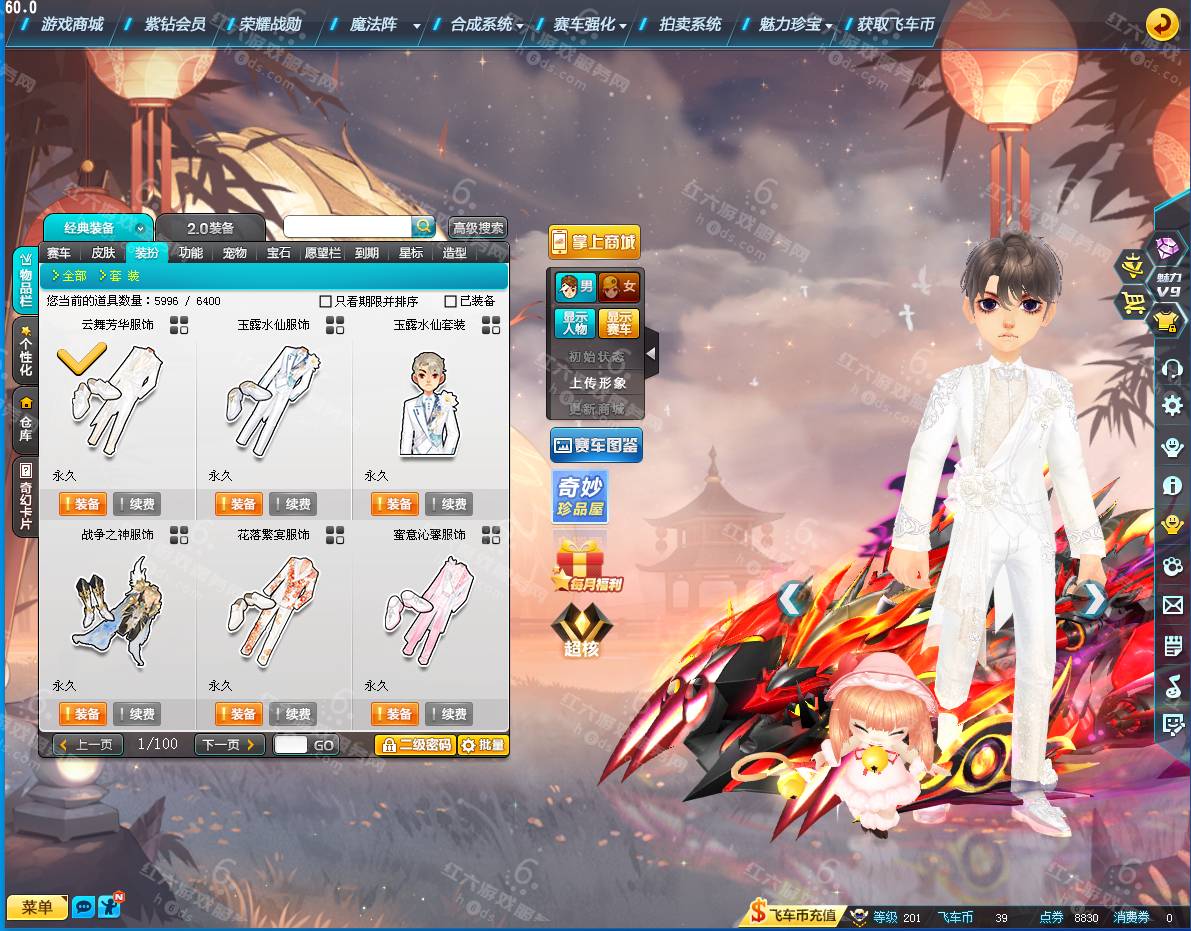This screenshot has height=931, width=1191.
Task: Toggle the 只看期限并排序 checkbox
Action: 325,301
